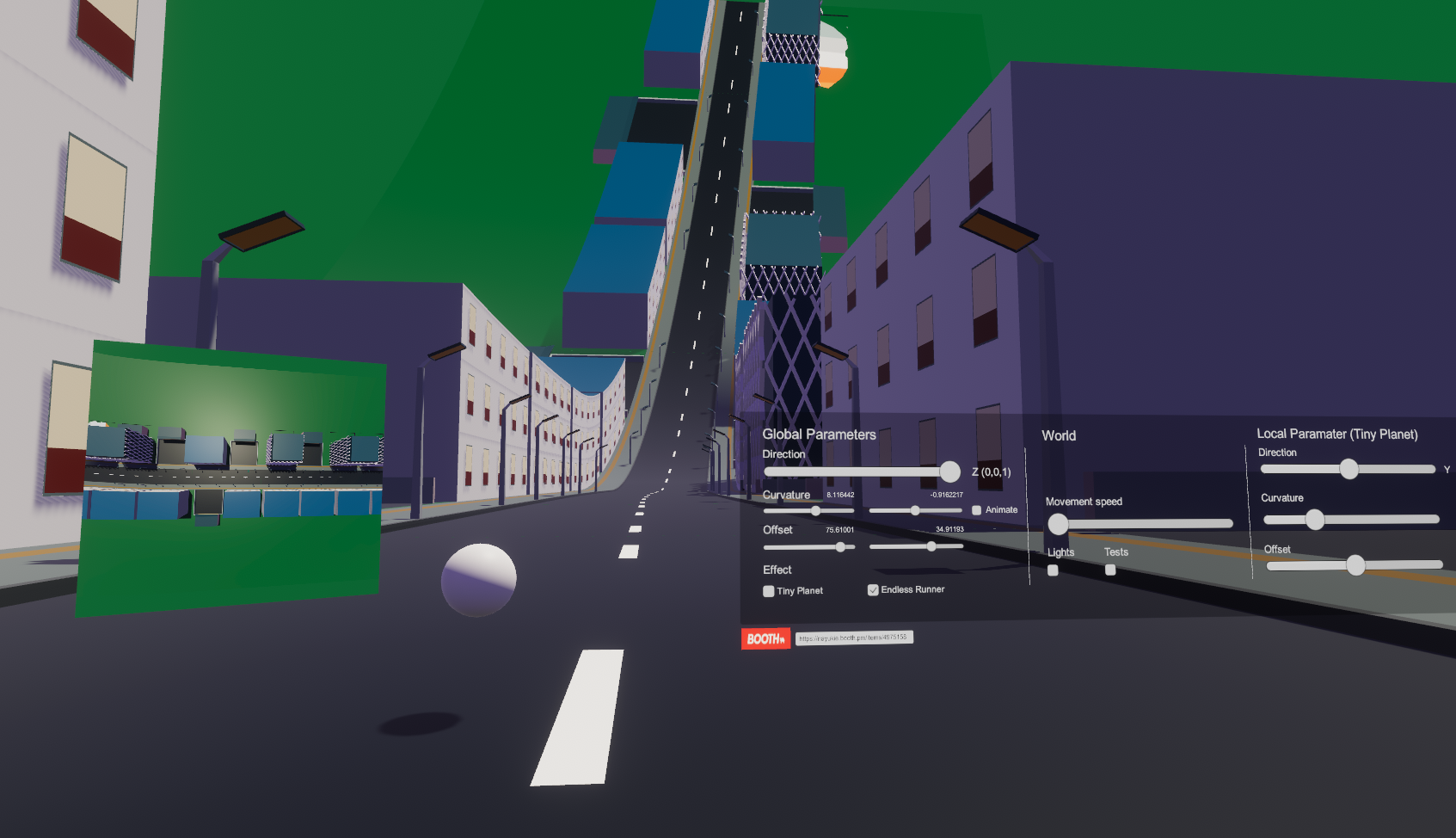The image size is (1456, 838).
Task: Click the Global Parameters panel header
Action: pos(819,434)
